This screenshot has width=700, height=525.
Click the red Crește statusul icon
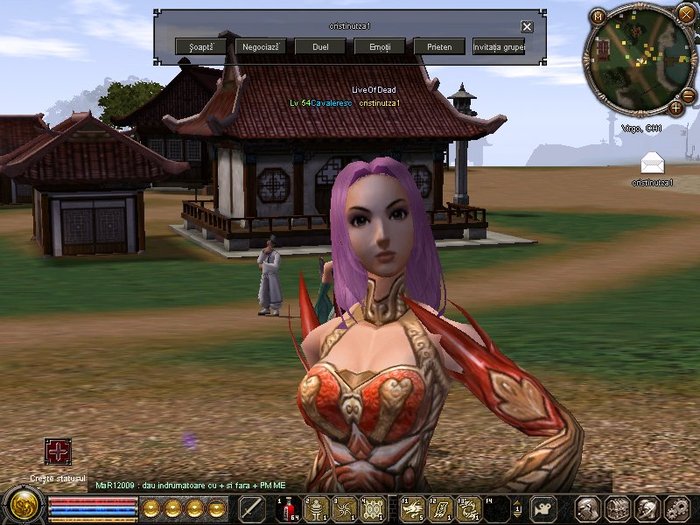pyautogui.click(x=58, y=452)
